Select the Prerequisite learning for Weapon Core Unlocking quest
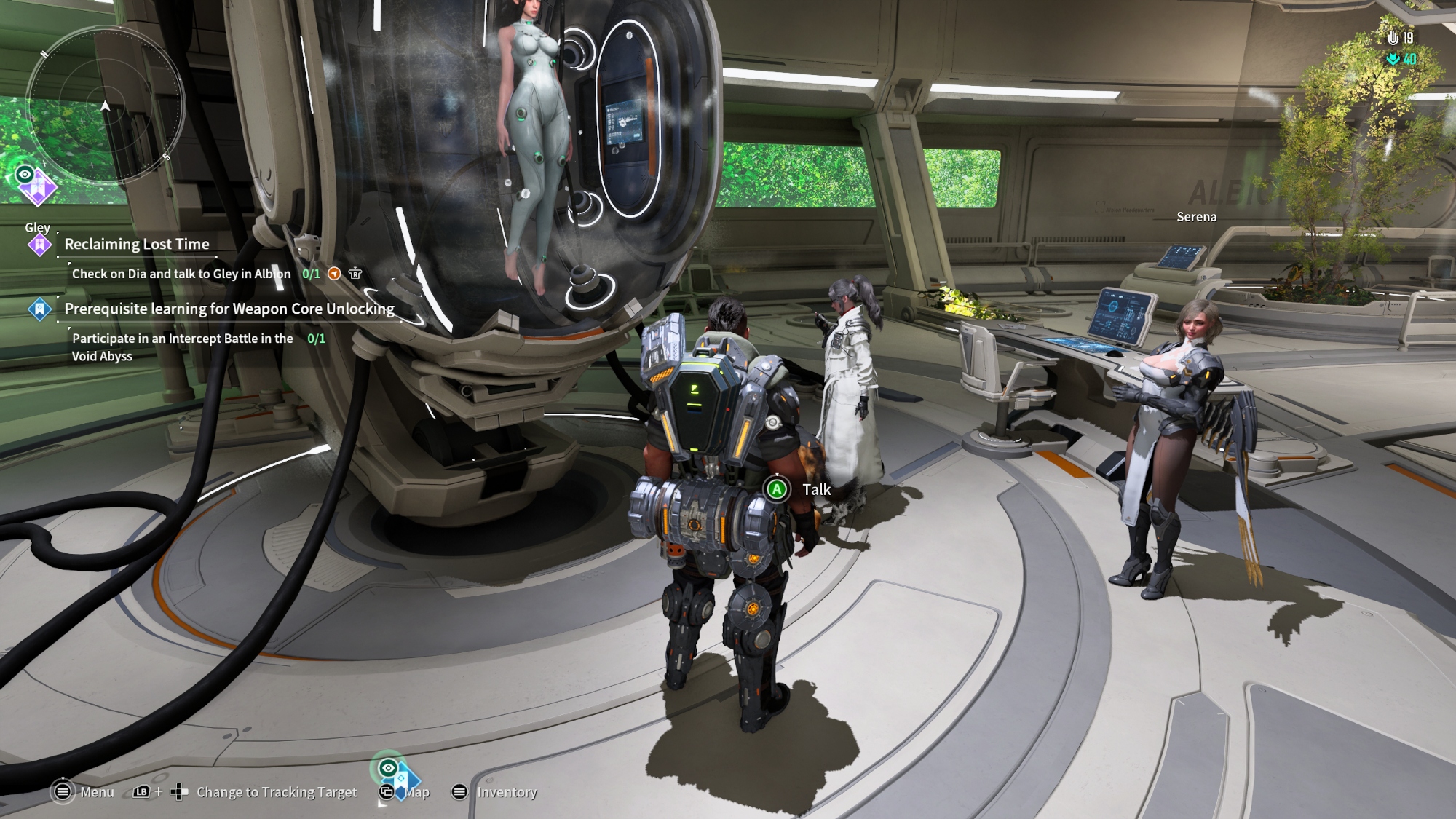Viewport: 1456px width, 819px height. 229,309
